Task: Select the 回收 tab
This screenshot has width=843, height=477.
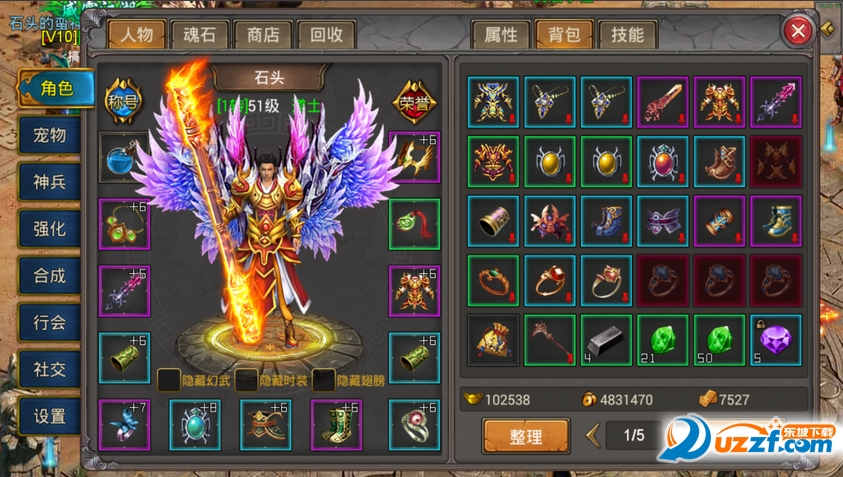Action: coord(326,34)
